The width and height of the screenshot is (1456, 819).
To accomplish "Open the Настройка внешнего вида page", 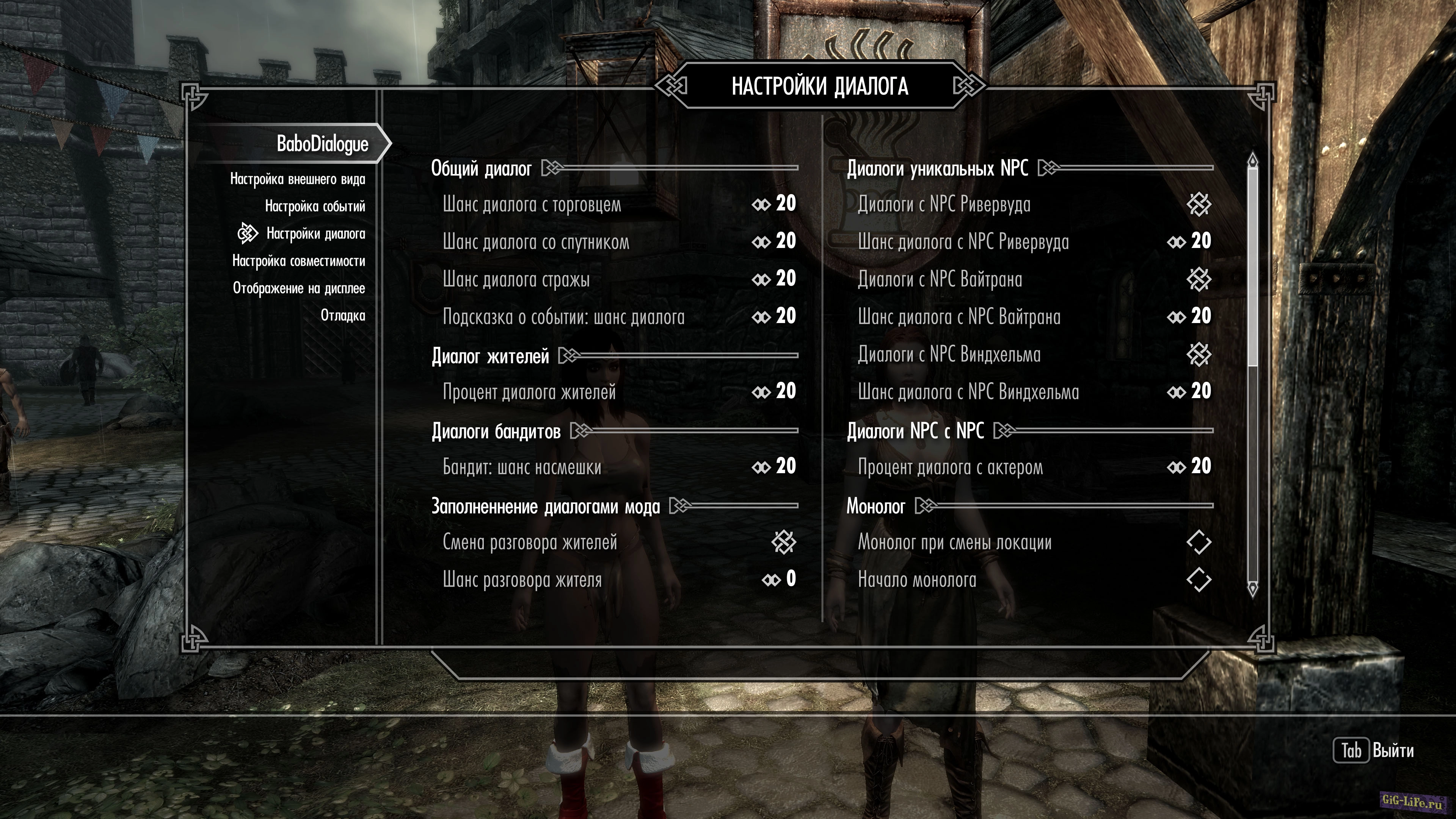I will pos(297,179).
